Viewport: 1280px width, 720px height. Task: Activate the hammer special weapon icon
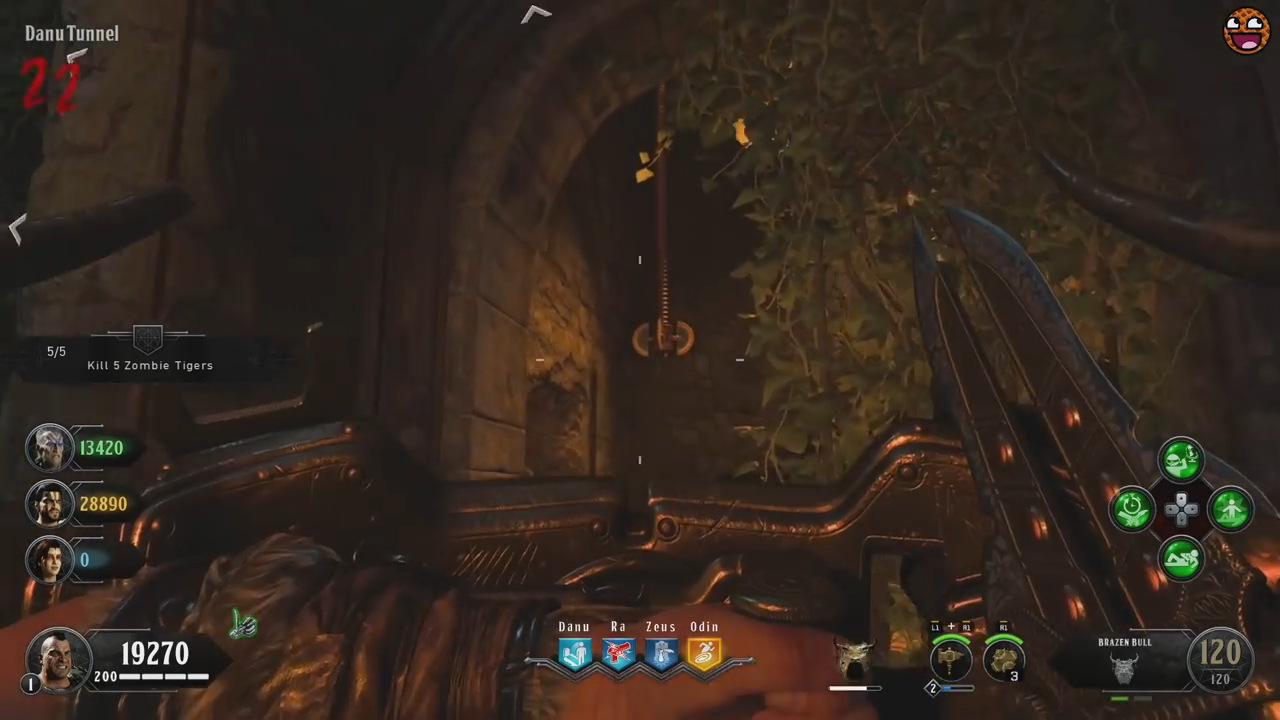(951, 660)
